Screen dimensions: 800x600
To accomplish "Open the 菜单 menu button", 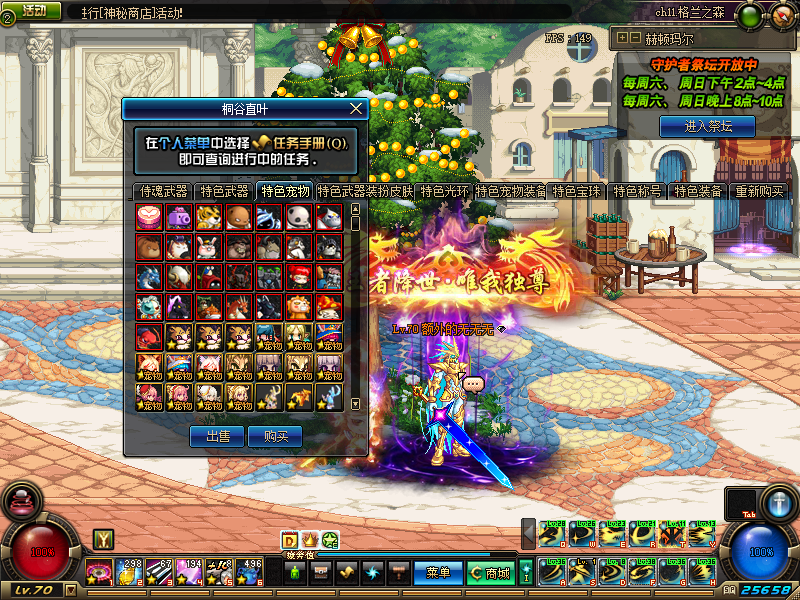I will (x=438, y=573).
